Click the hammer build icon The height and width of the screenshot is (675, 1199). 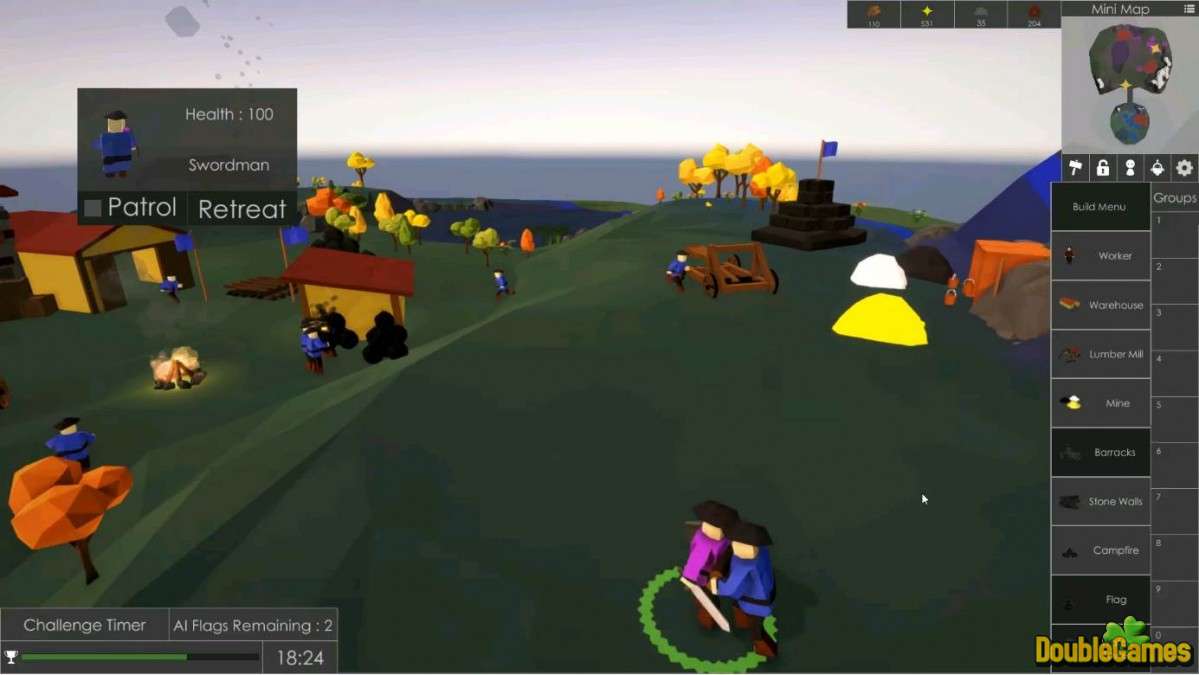pos(1076,167)
